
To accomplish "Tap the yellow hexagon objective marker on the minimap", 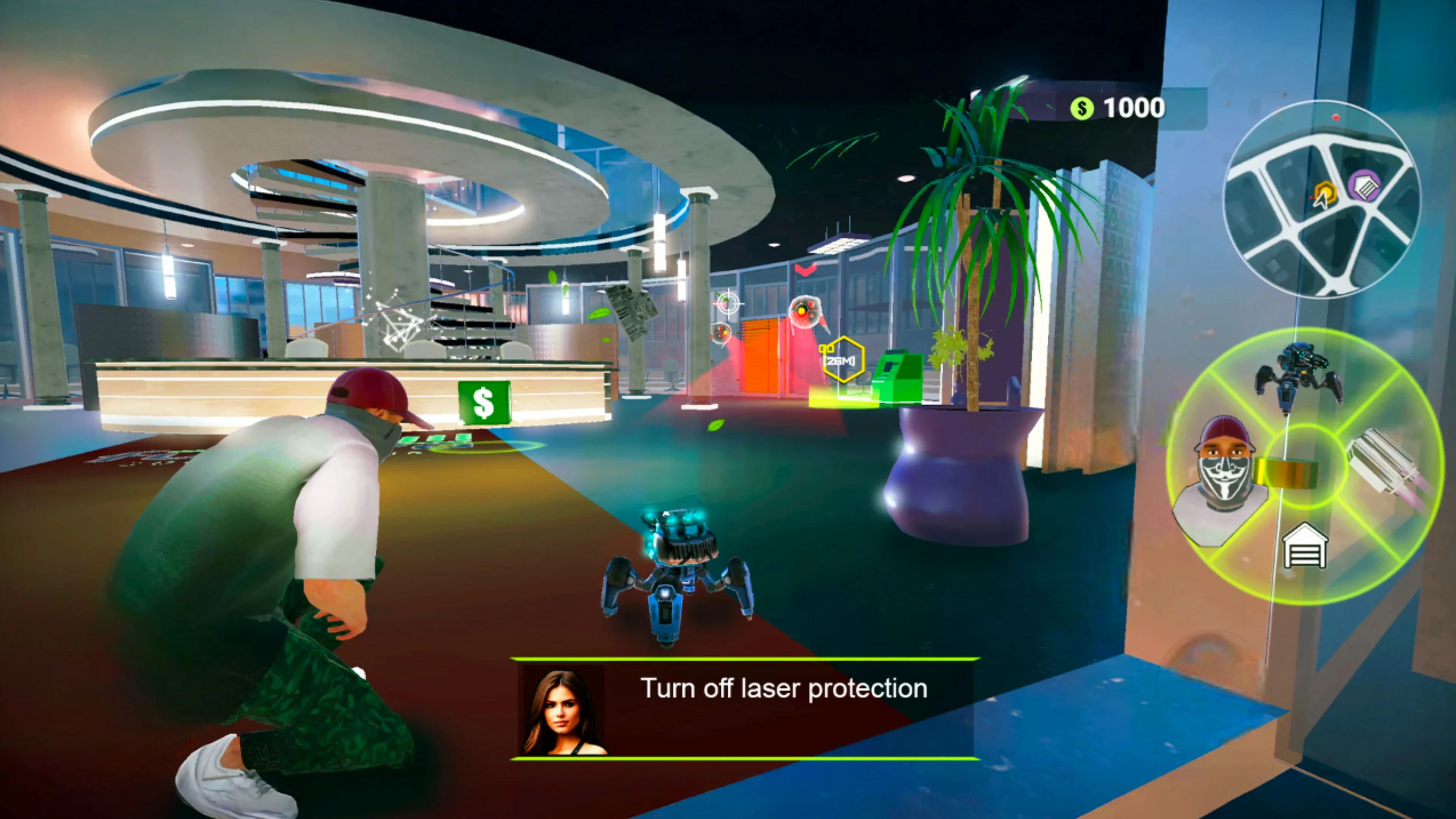I will pos(1326,192).
